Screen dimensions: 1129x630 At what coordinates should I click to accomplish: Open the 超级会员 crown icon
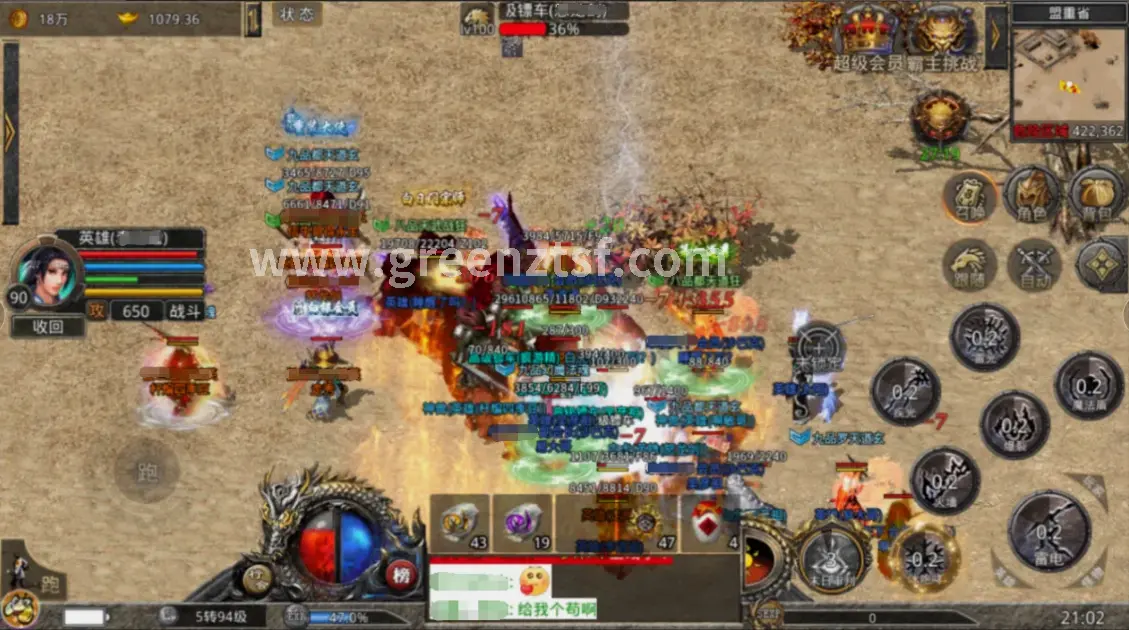point(866,35)
